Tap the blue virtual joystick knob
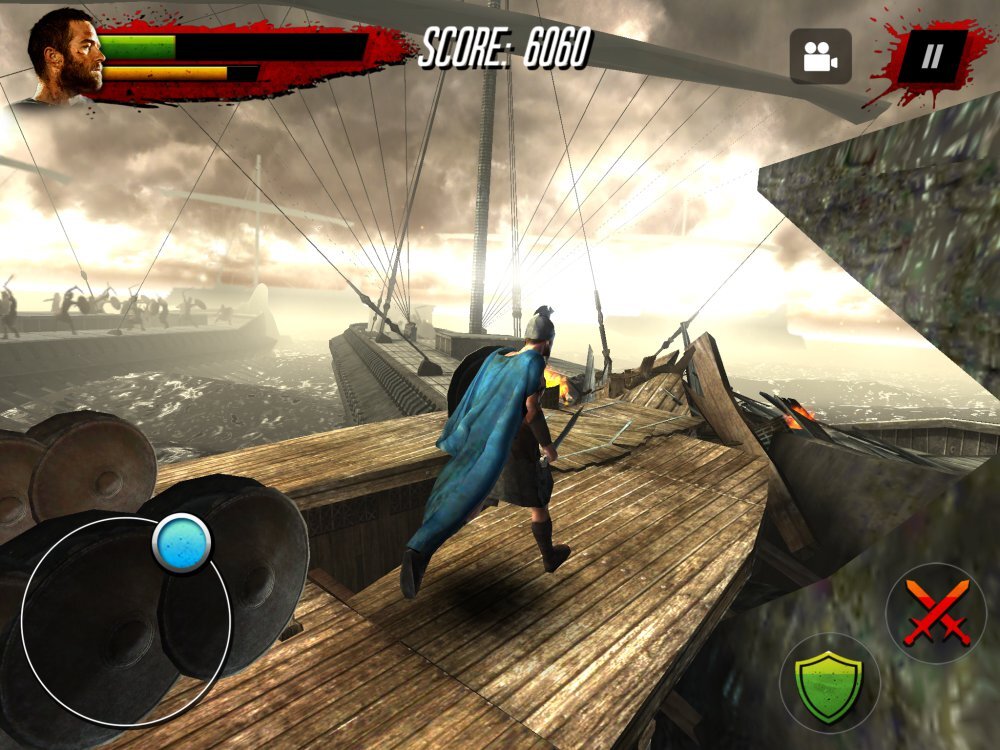The image size is (1000, 750). click(182, 543)
